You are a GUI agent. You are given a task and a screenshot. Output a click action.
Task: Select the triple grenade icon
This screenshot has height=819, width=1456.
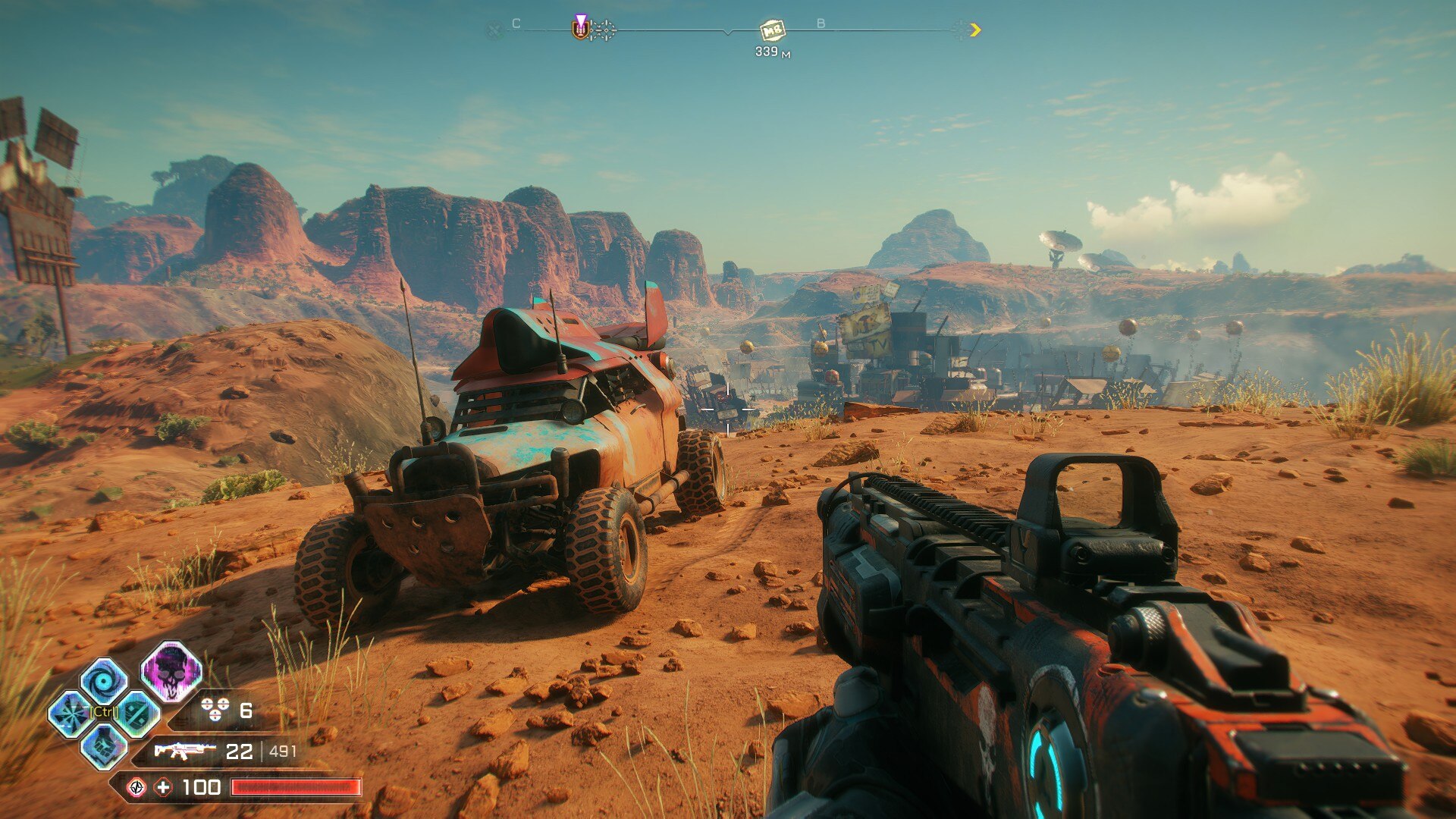(x=215, y=710)
